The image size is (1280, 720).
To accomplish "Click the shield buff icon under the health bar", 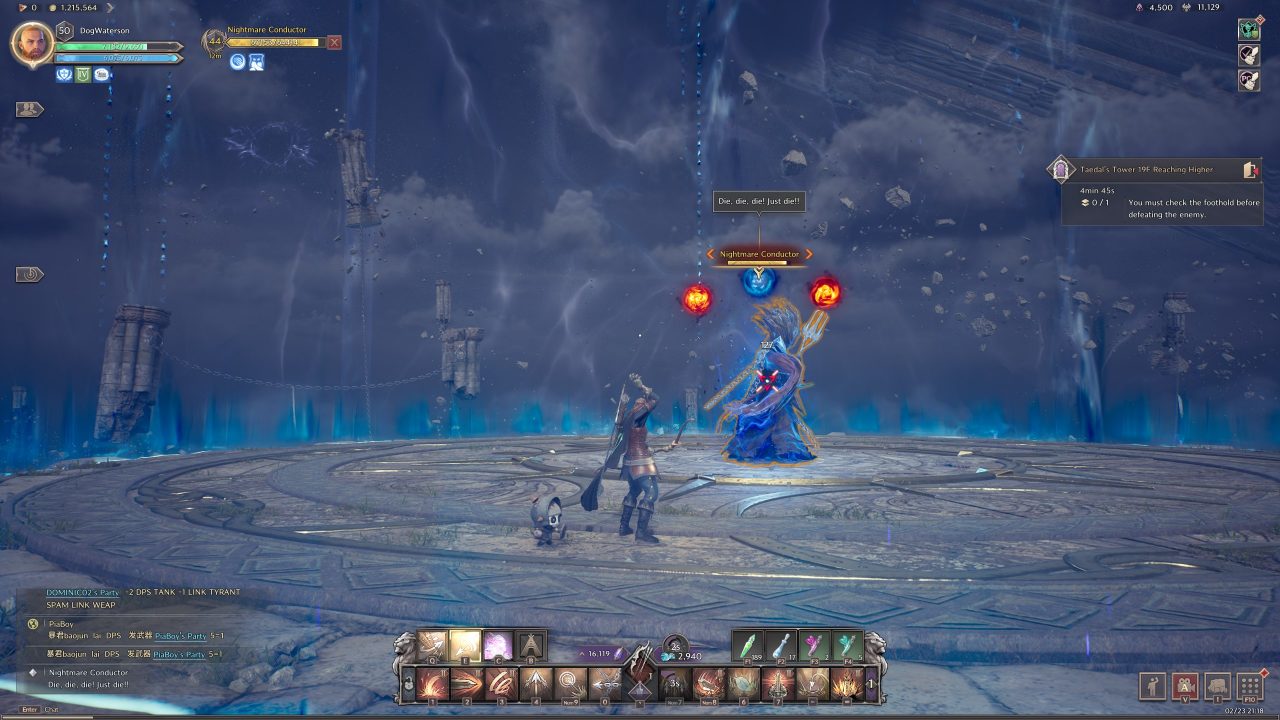I will (x=63, y=74).
